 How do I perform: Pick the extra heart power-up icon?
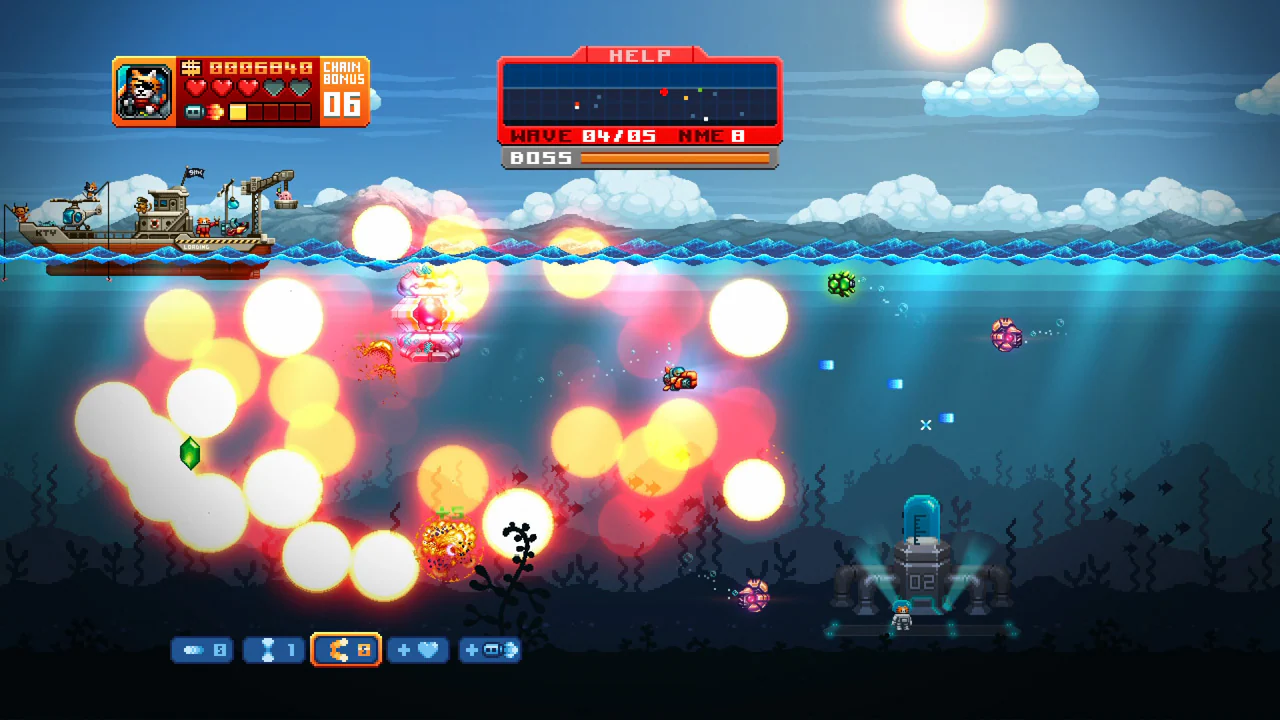click(x=418, y=650)
